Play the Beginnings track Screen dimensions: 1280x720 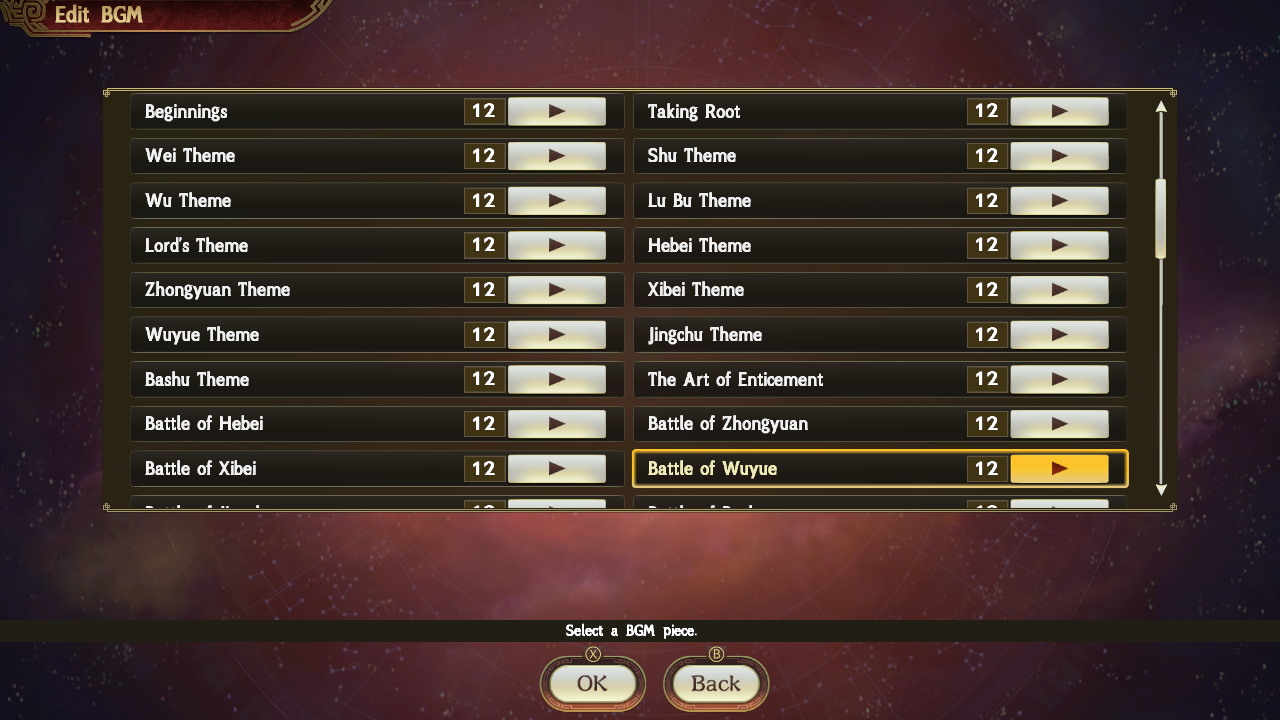557,111
